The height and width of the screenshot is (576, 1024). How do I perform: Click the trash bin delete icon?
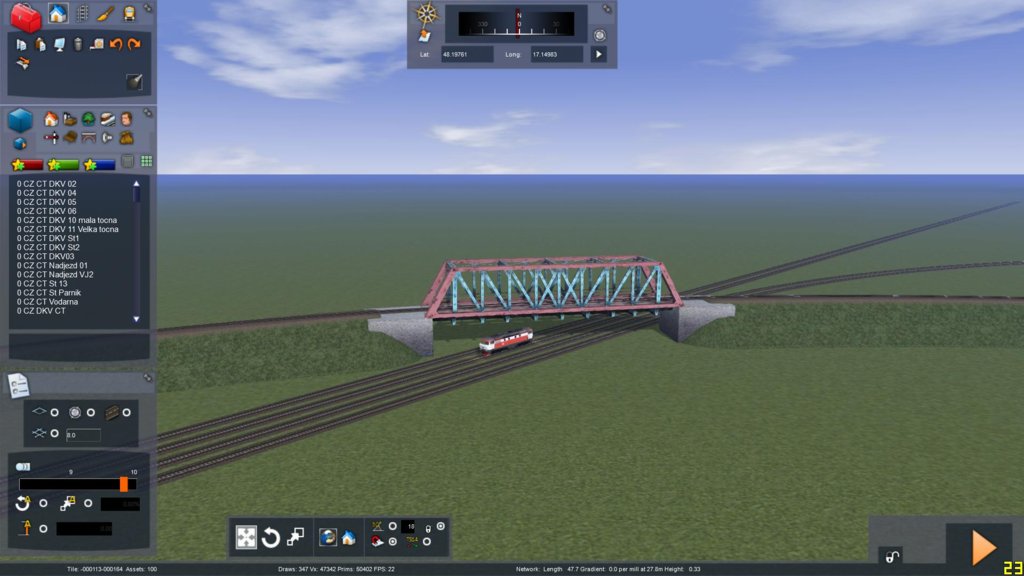[x=78, y=44]
